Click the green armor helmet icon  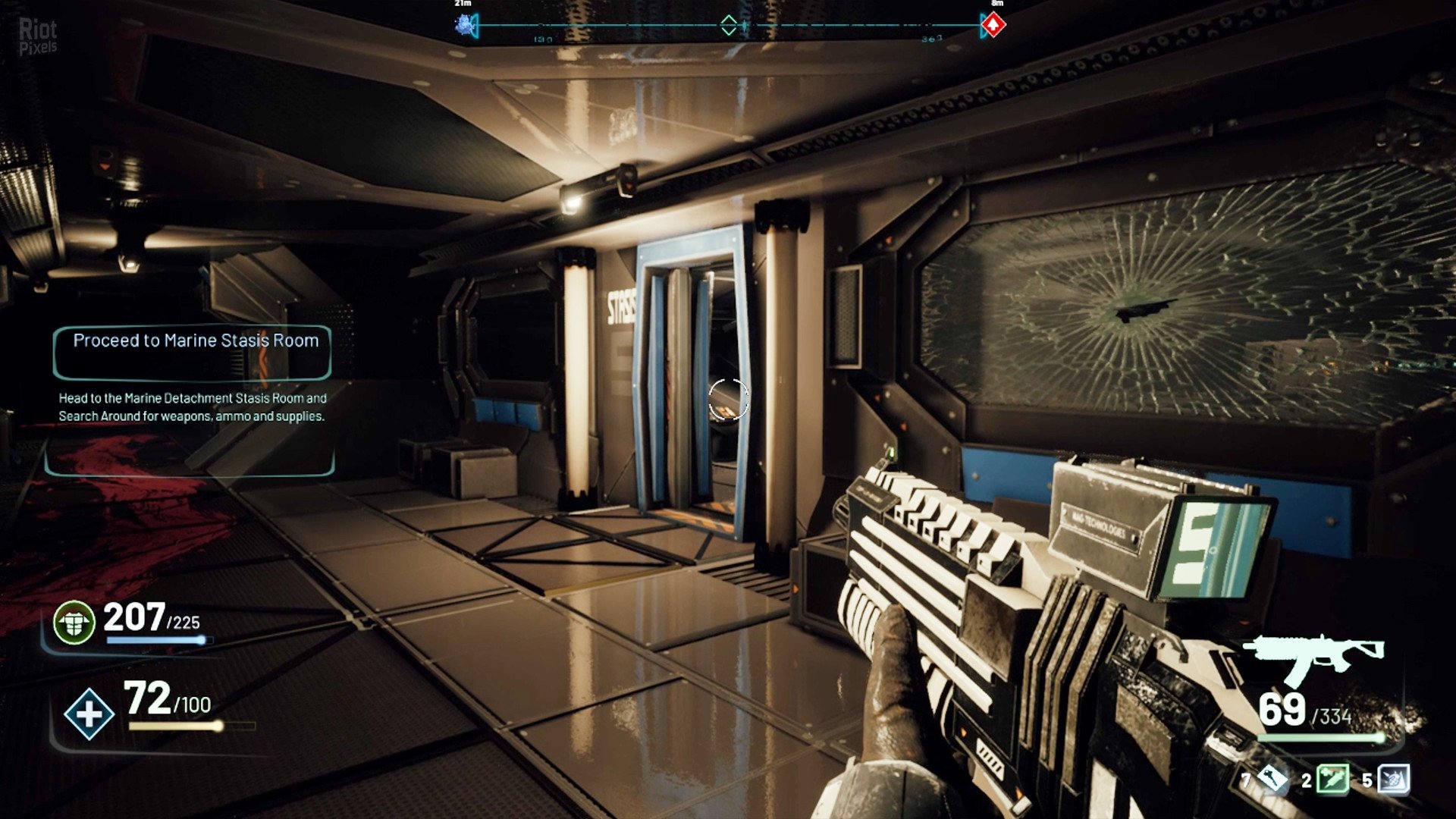tap(74, 622)
